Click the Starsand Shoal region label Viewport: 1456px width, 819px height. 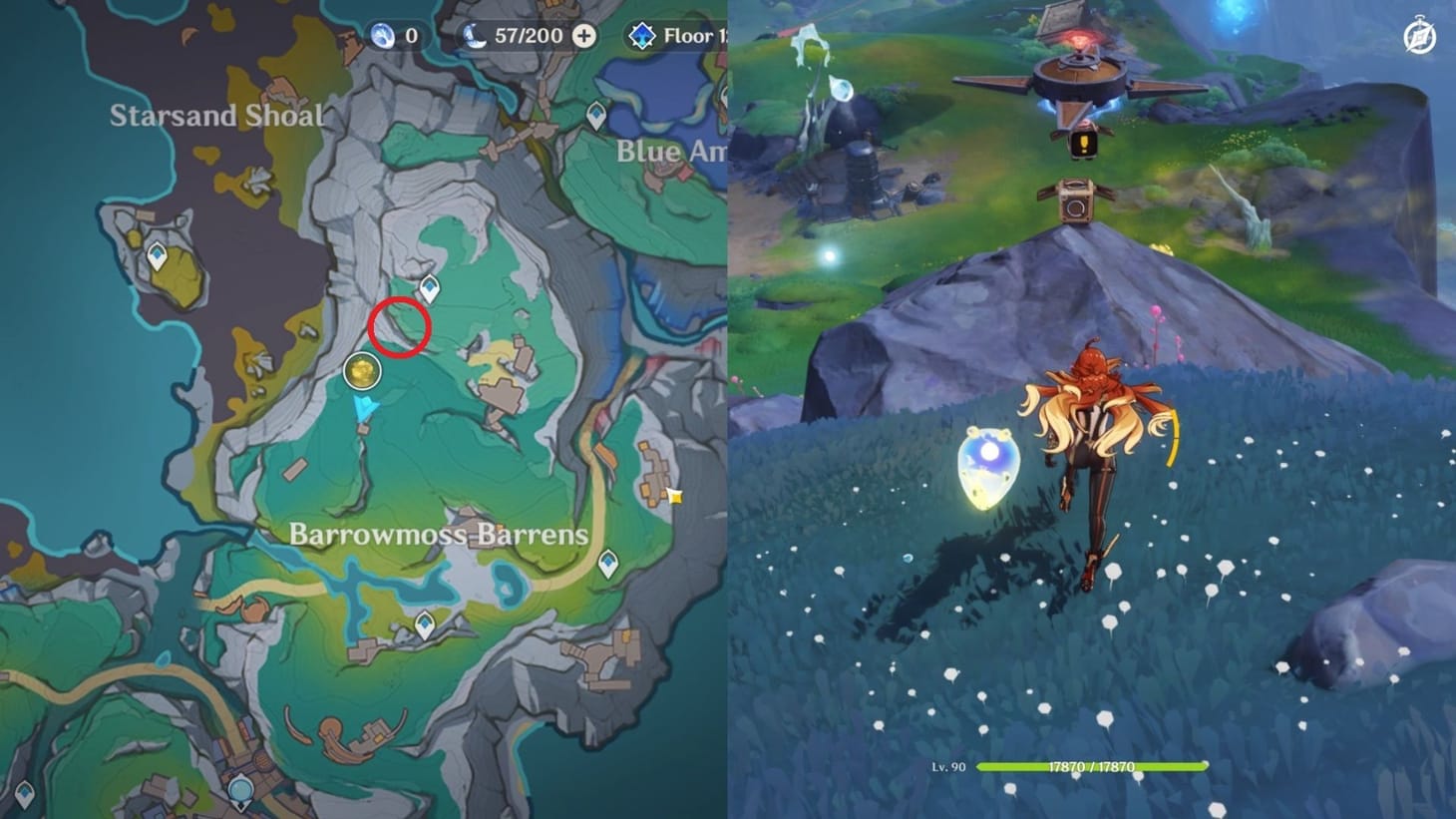point(217,115)
